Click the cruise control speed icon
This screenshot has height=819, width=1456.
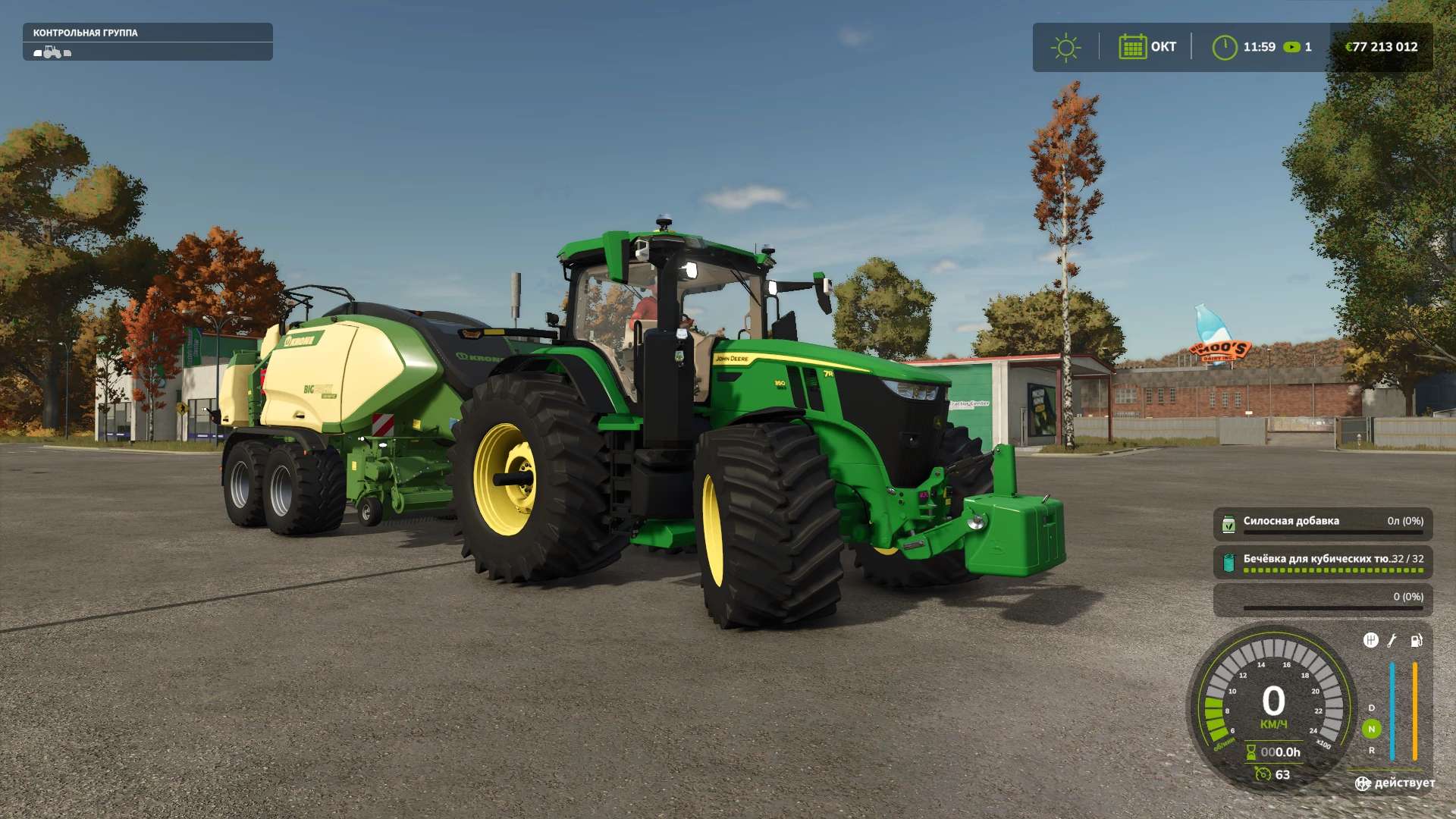(1262, 774)
